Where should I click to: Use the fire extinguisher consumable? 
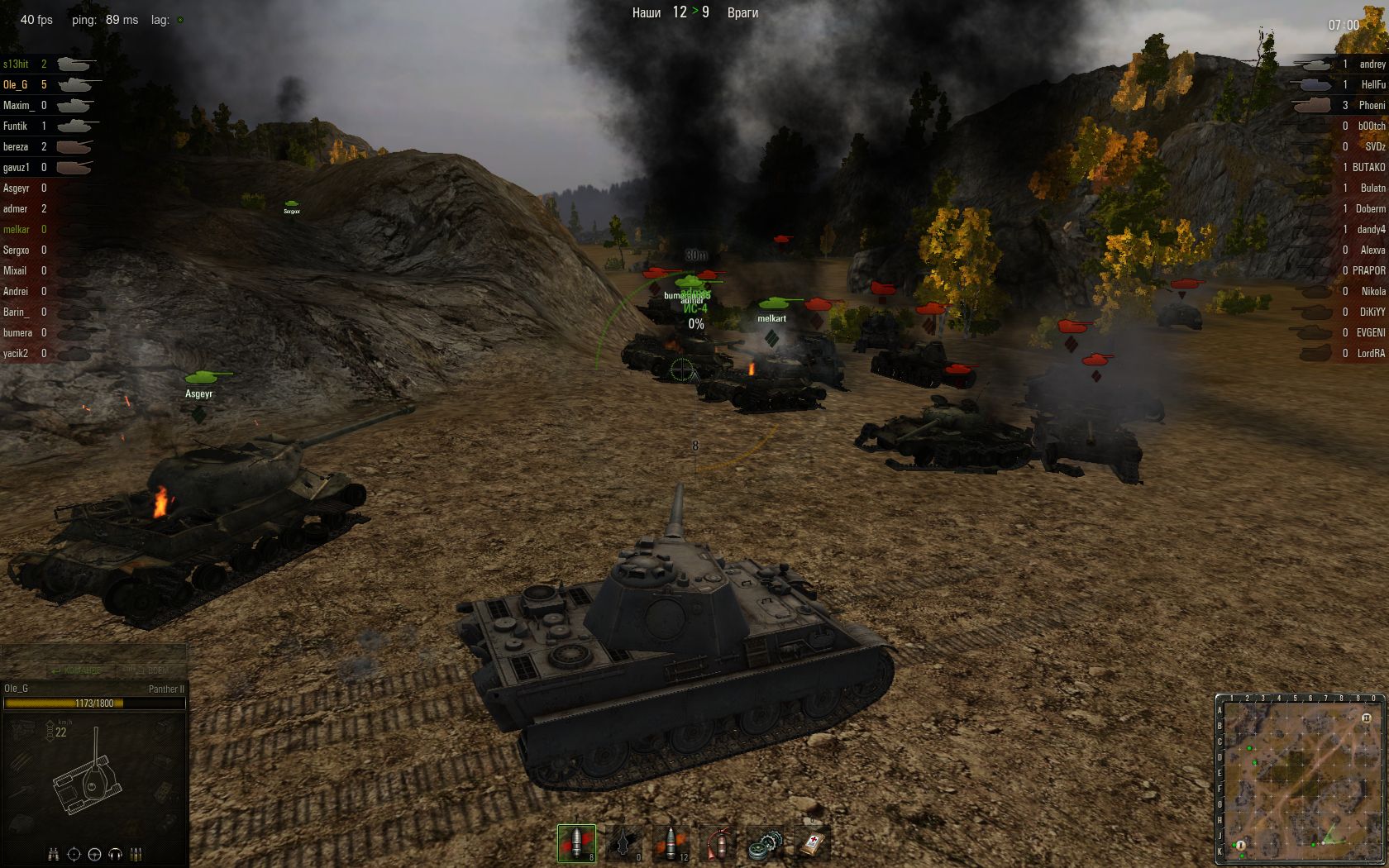click(717, 843)
